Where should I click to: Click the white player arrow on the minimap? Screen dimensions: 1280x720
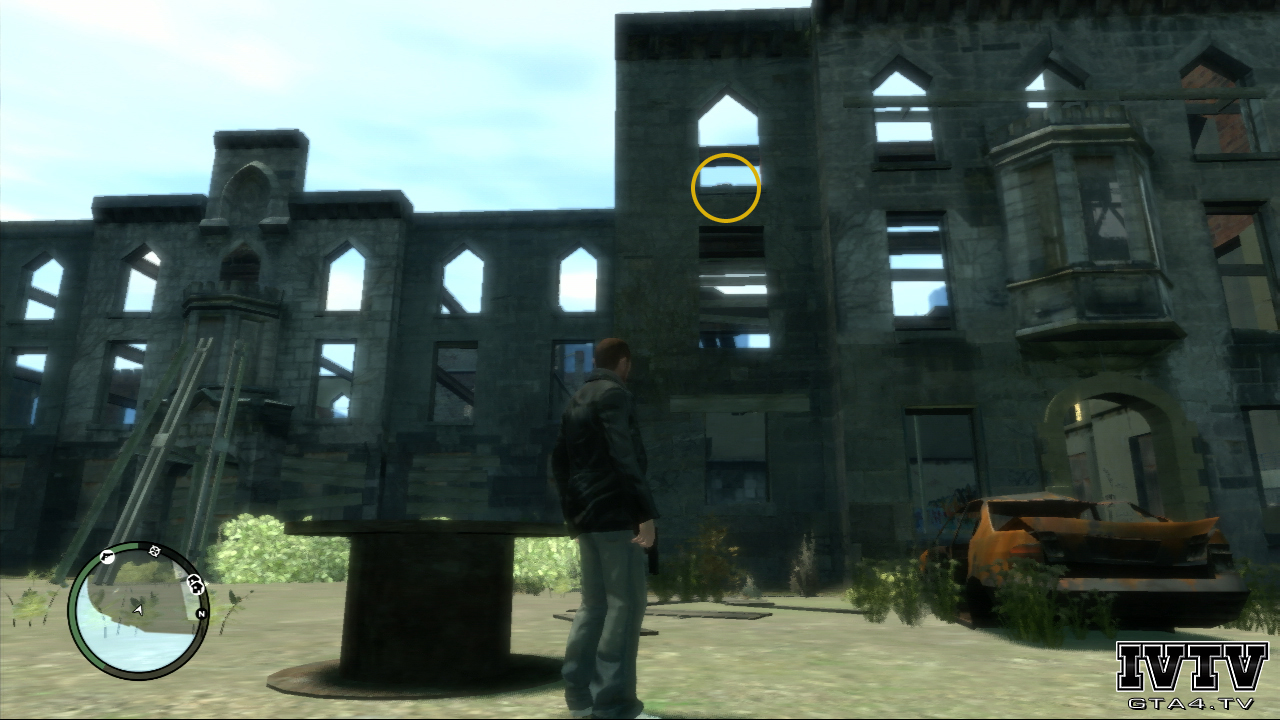(x=137, y=608)
